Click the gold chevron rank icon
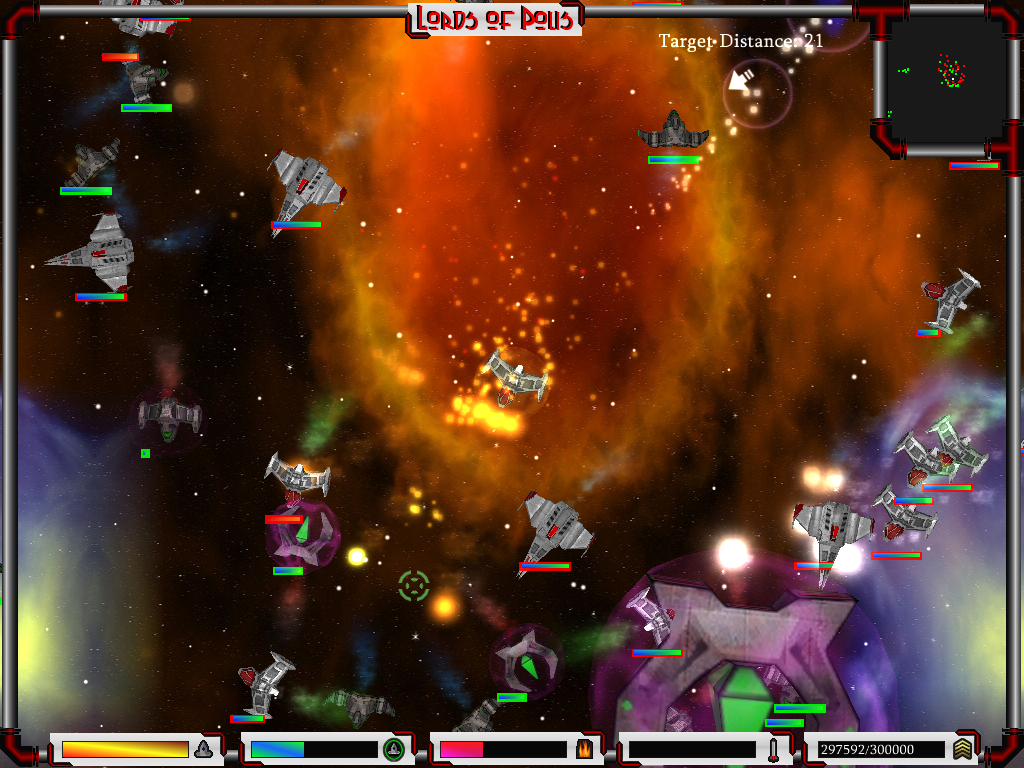The image size is (1024, 768). [x=962, y=748]
